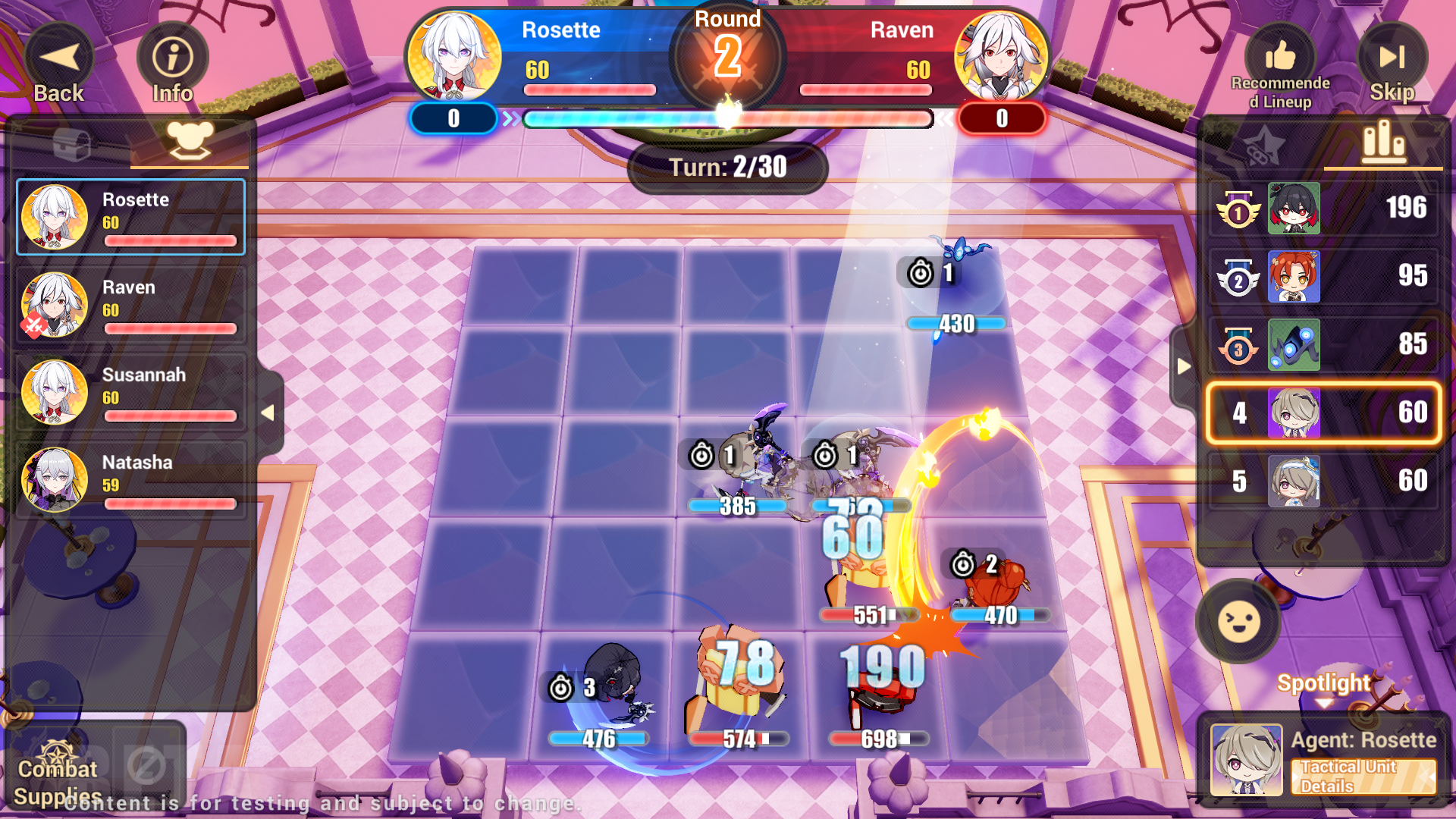Expand the right rankings panel arrow
This screenshot has height=819, width=1456.
tap(1184, 366)
